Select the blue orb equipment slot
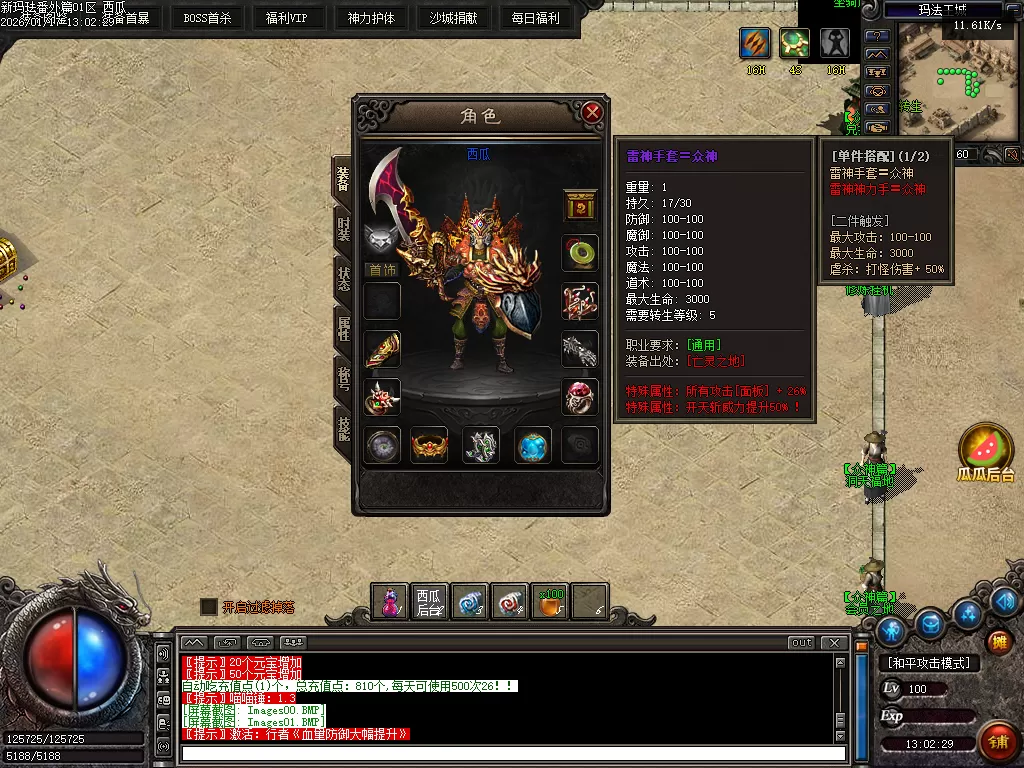This screenshot has height=768, width=1024. click(532, 445)
